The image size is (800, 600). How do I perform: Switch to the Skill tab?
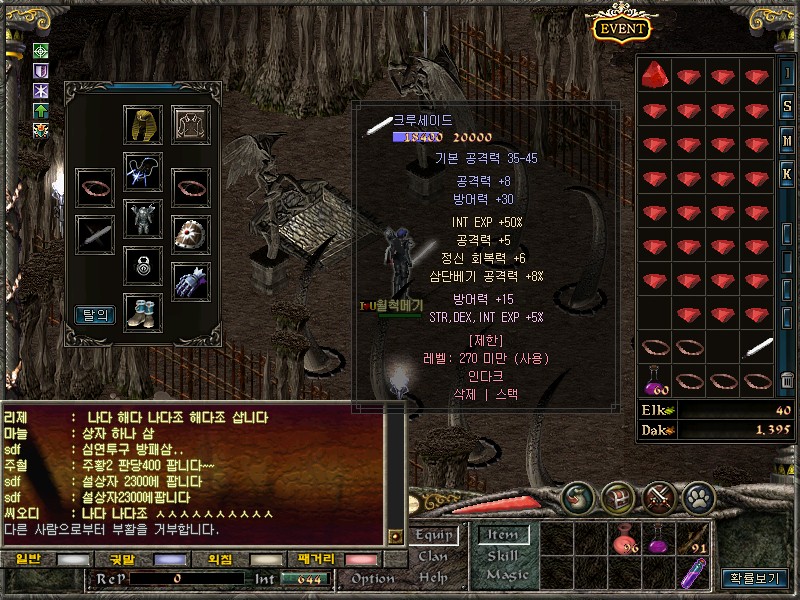pos(503,556)
